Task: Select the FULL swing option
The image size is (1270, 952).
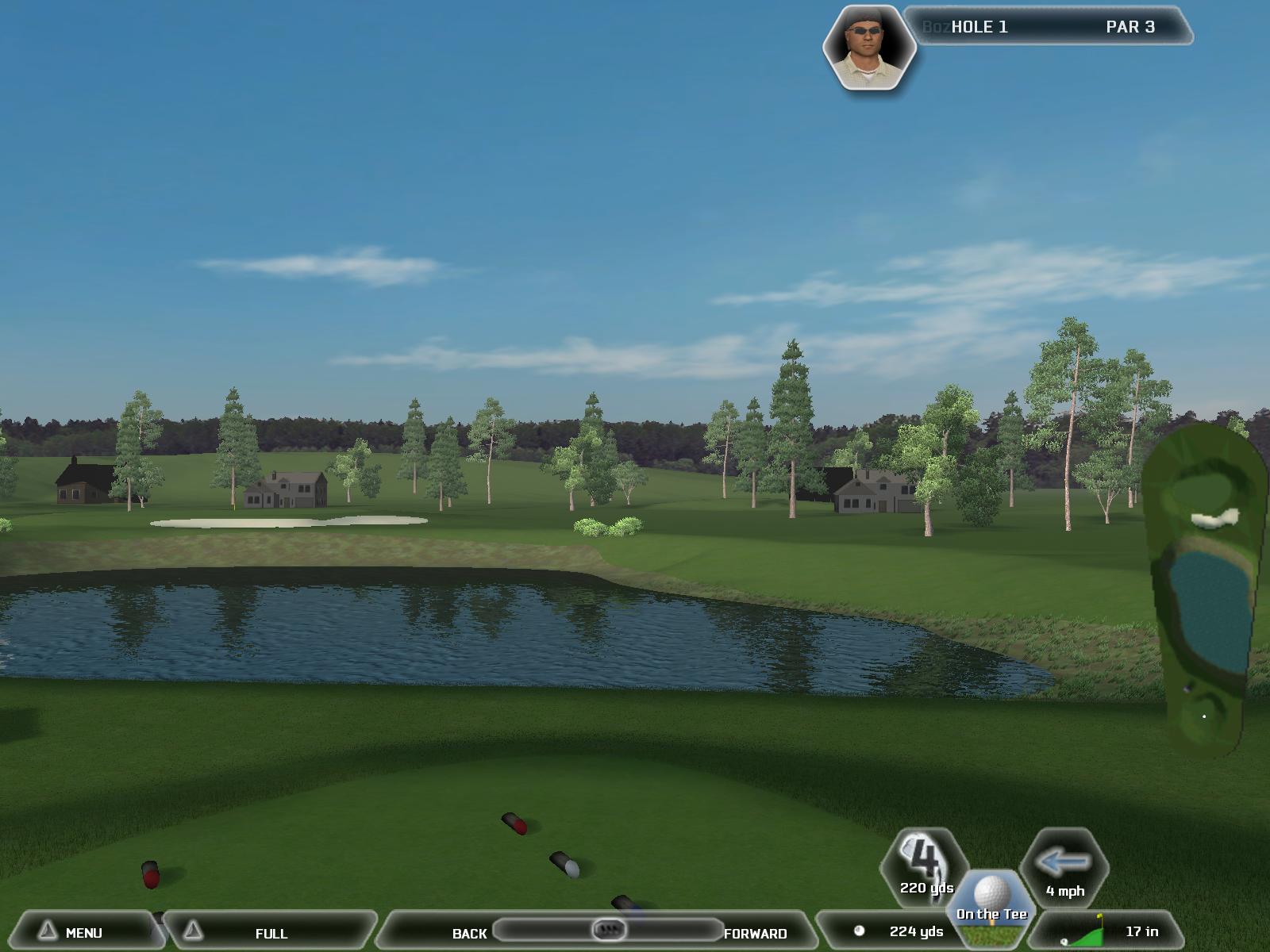Action: point(270,933)
